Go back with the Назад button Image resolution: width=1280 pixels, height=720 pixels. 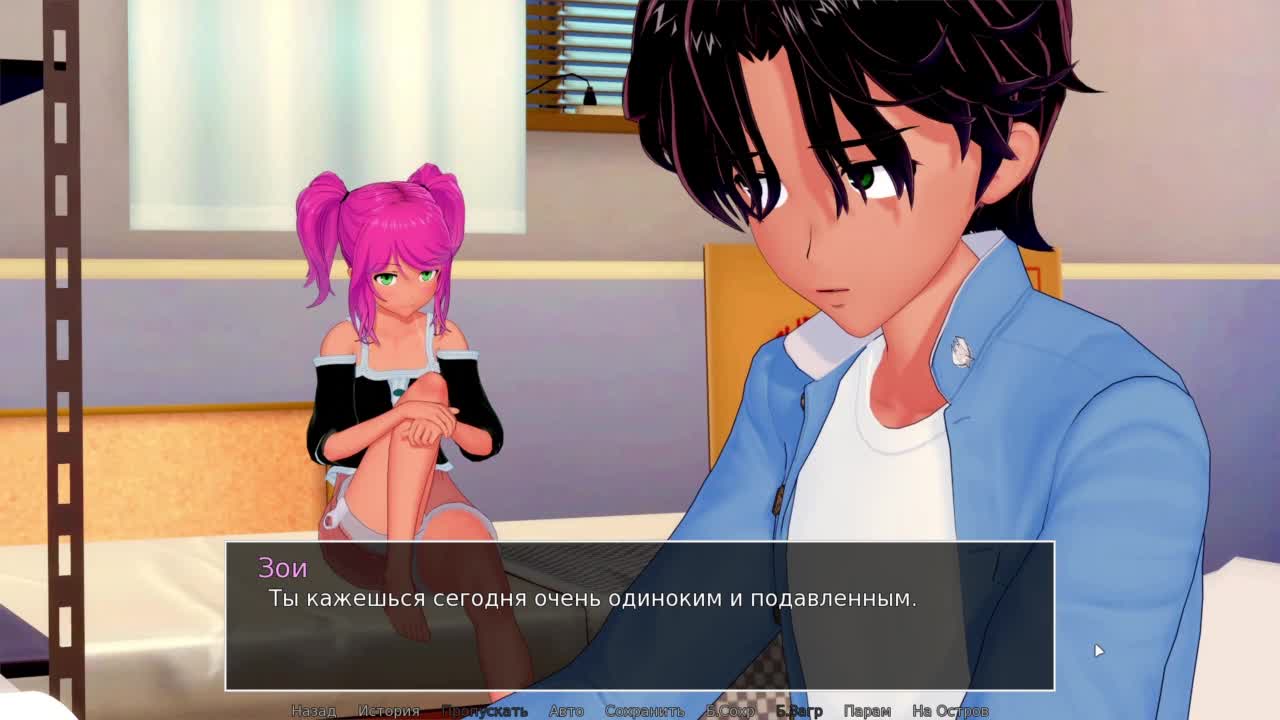click(313, 711)
